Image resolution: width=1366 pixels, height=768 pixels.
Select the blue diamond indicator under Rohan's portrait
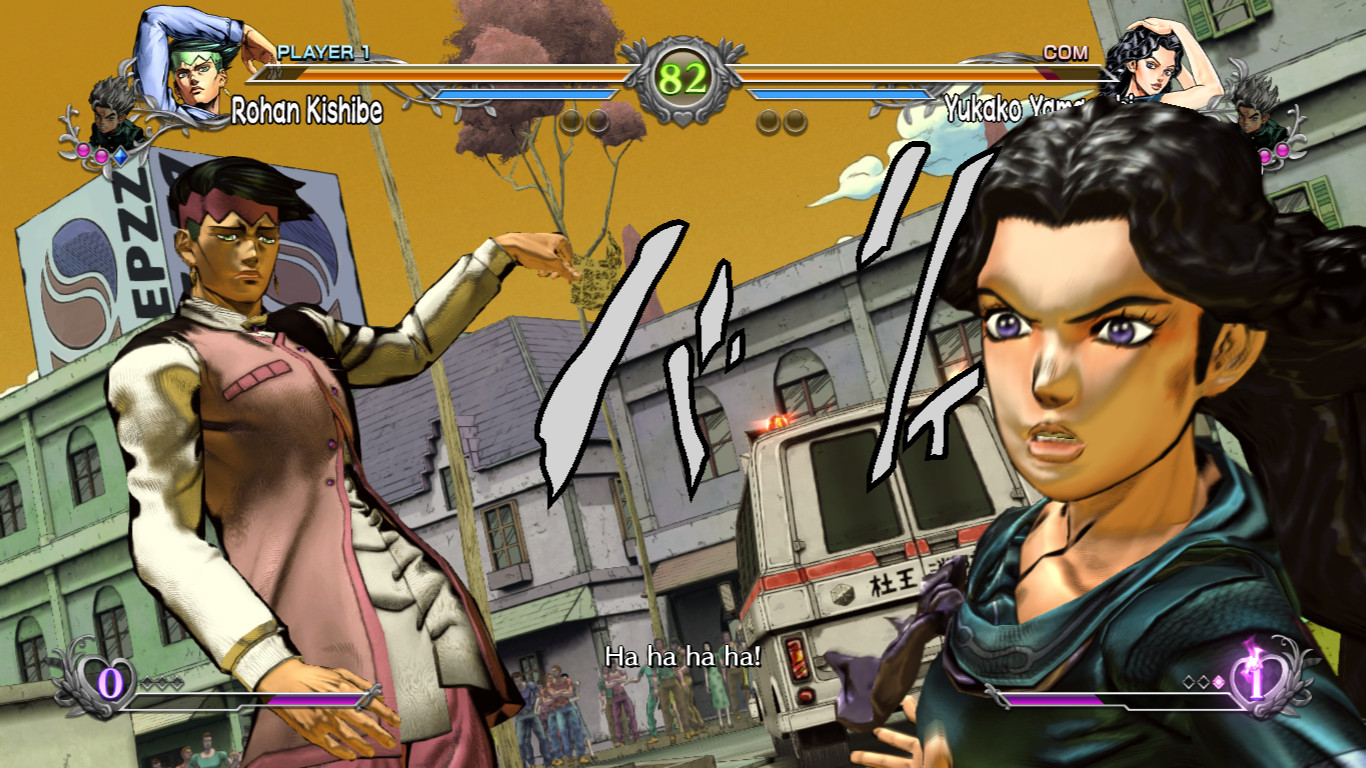[x=122, y=154]
